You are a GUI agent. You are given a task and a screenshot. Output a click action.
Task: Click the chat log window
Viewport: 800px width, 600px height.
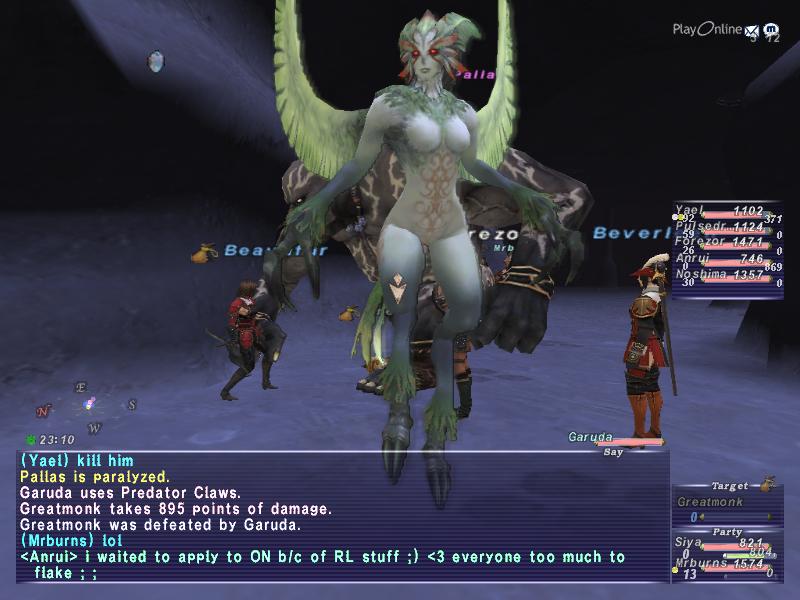tap(340, 515)
